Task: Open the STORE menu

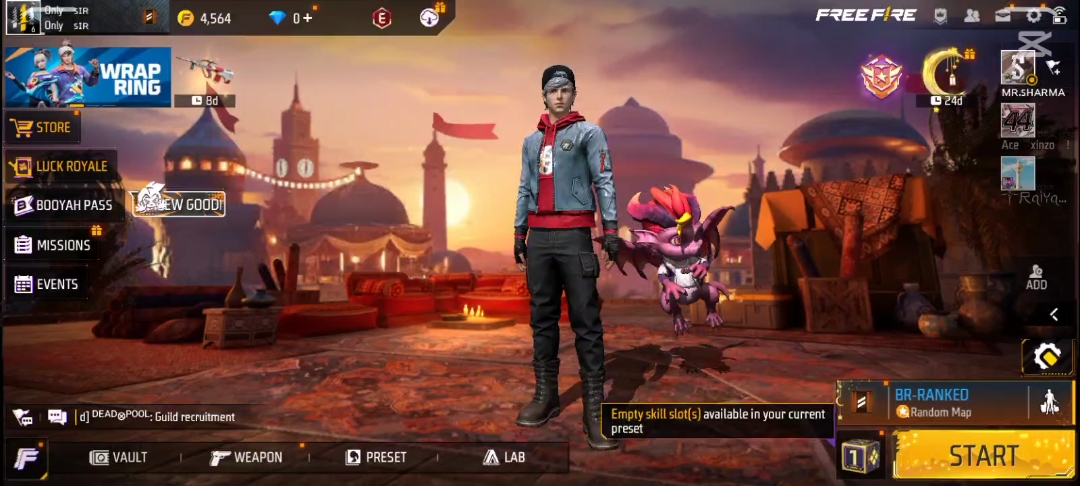Action: (x=42, y=127)
